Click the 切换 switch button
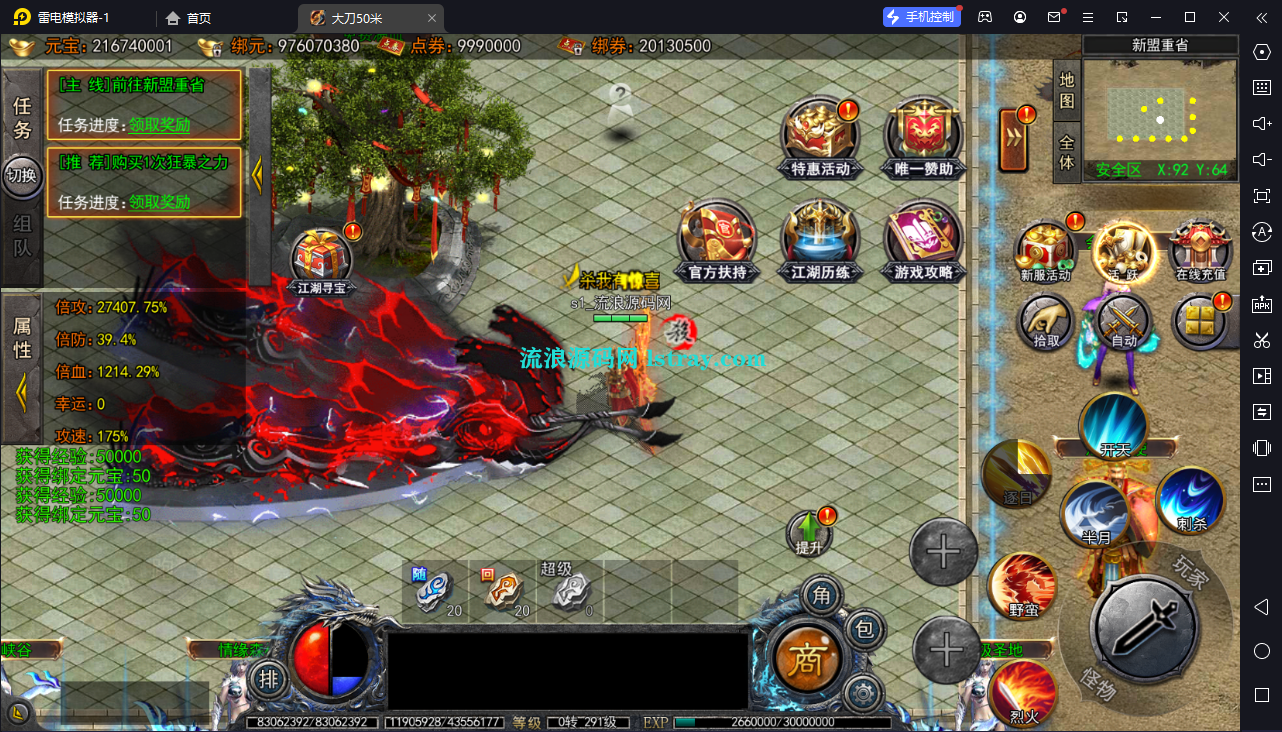 [x=21, y=175]
